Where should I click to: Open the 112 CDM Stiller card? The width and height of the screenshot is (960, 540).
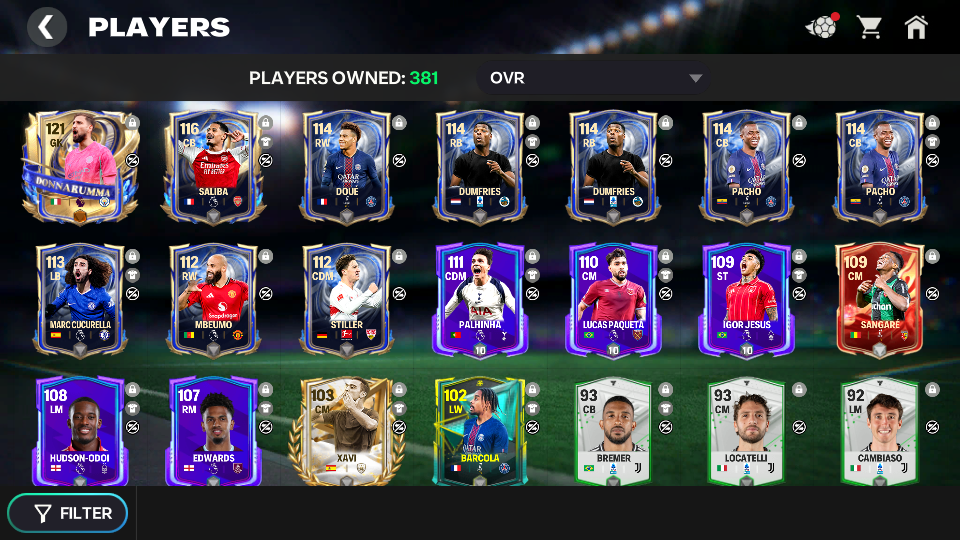345,299
